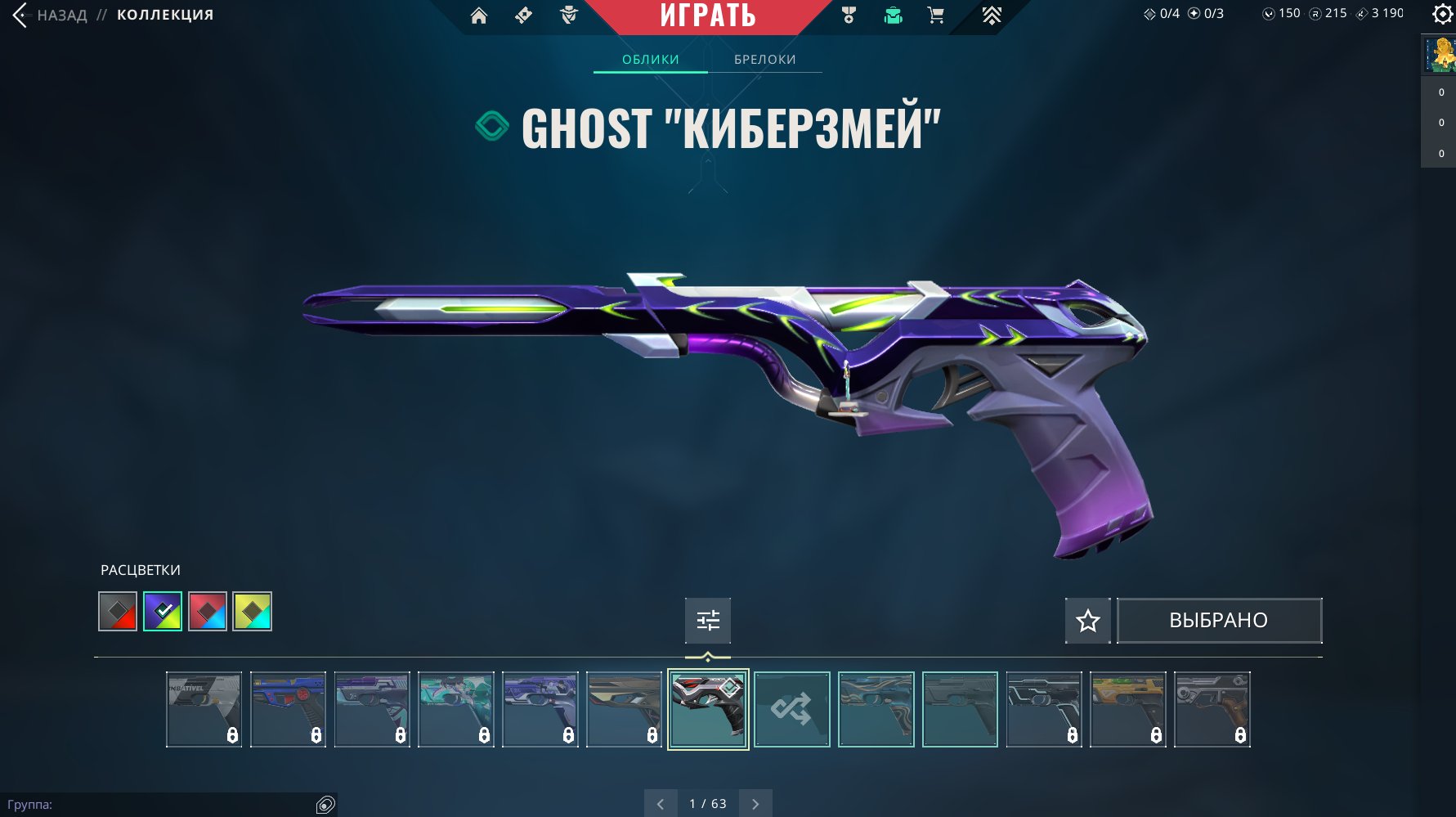The image size is (1456, 817).
Task: Choose the yellow locked Ghost skin thumbnail
Action: click(1128, 709)
